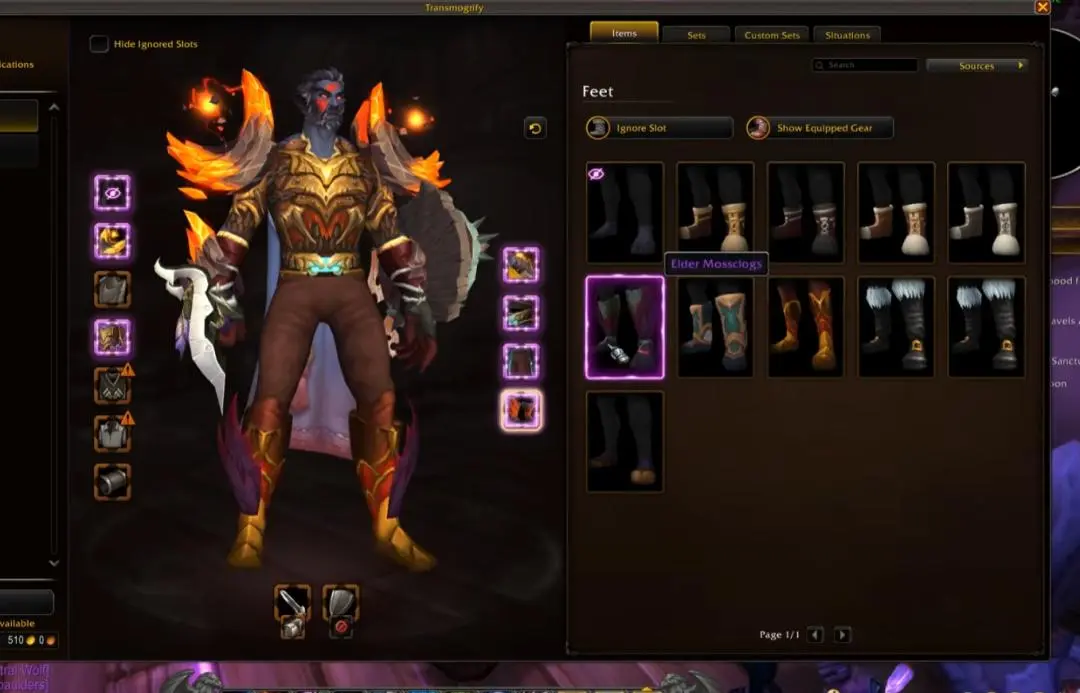Viewport: 1080px width, 693px height.
Task: Open the Sources filter dropdown
Action: coord(977,66)
